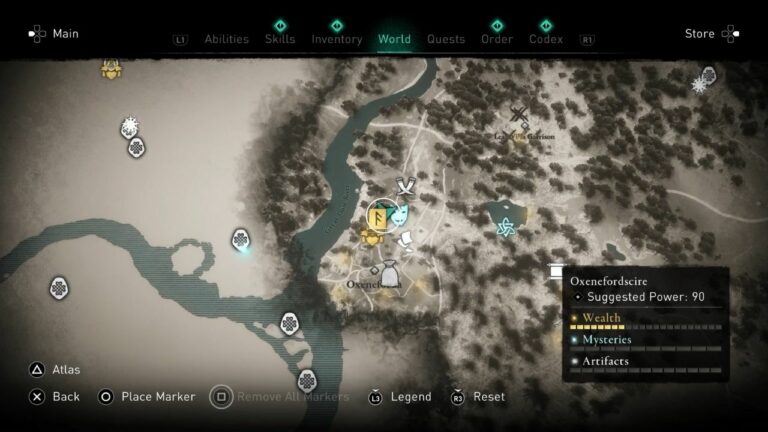Select the circled yellow rune map marker
Viewport: 768px width, 432px height.
[x=380, y=214]
